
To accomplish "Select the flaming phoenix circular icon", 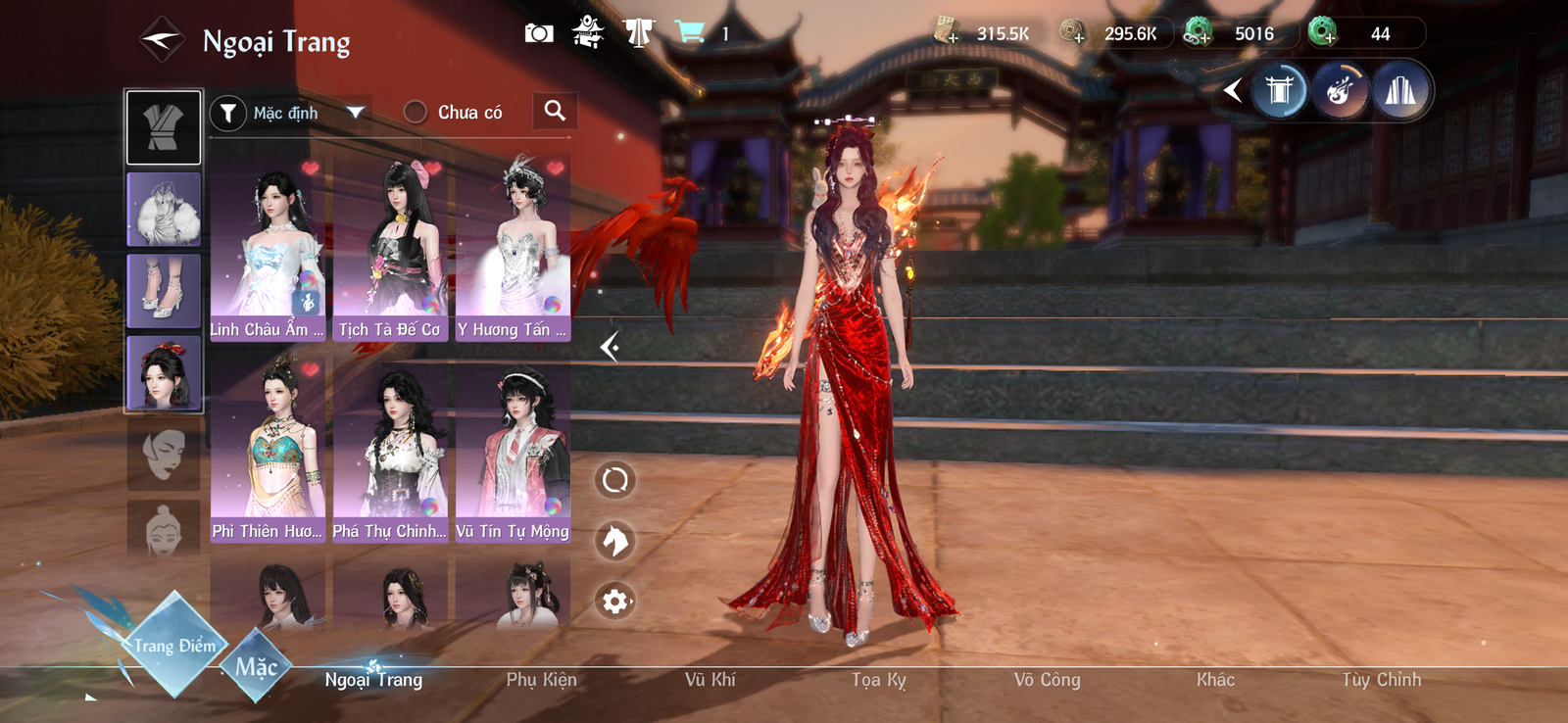I will point(1341,90).
